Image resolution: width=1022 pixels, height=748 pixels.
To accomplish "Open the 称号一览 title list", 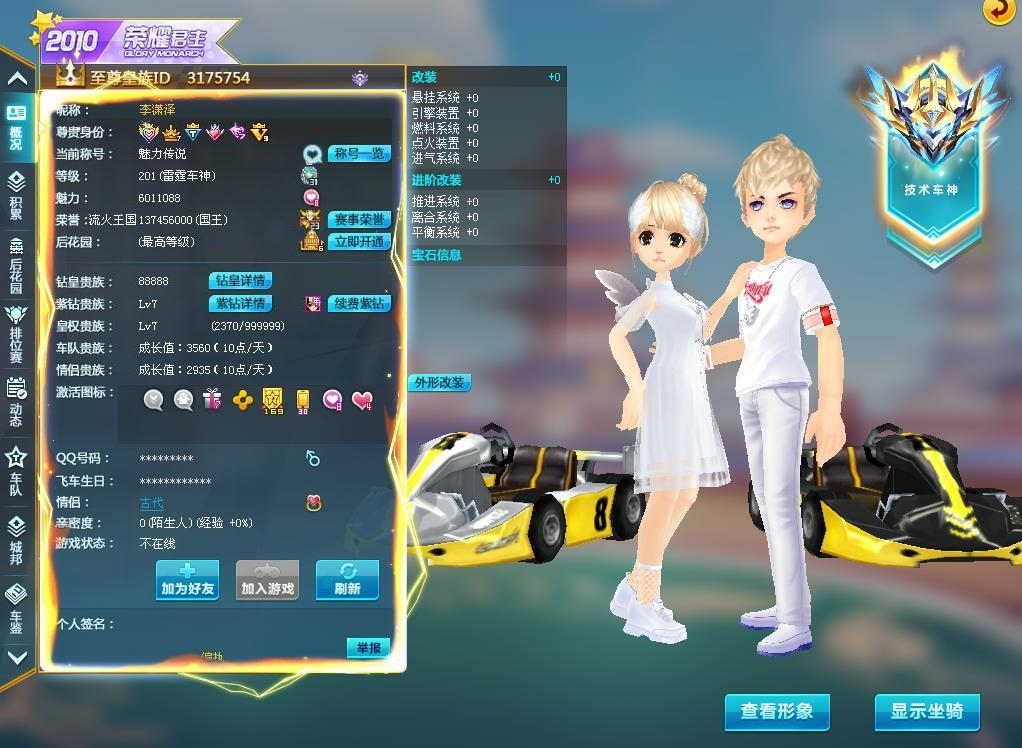I will pyautogui.click(x=359, y=154).
